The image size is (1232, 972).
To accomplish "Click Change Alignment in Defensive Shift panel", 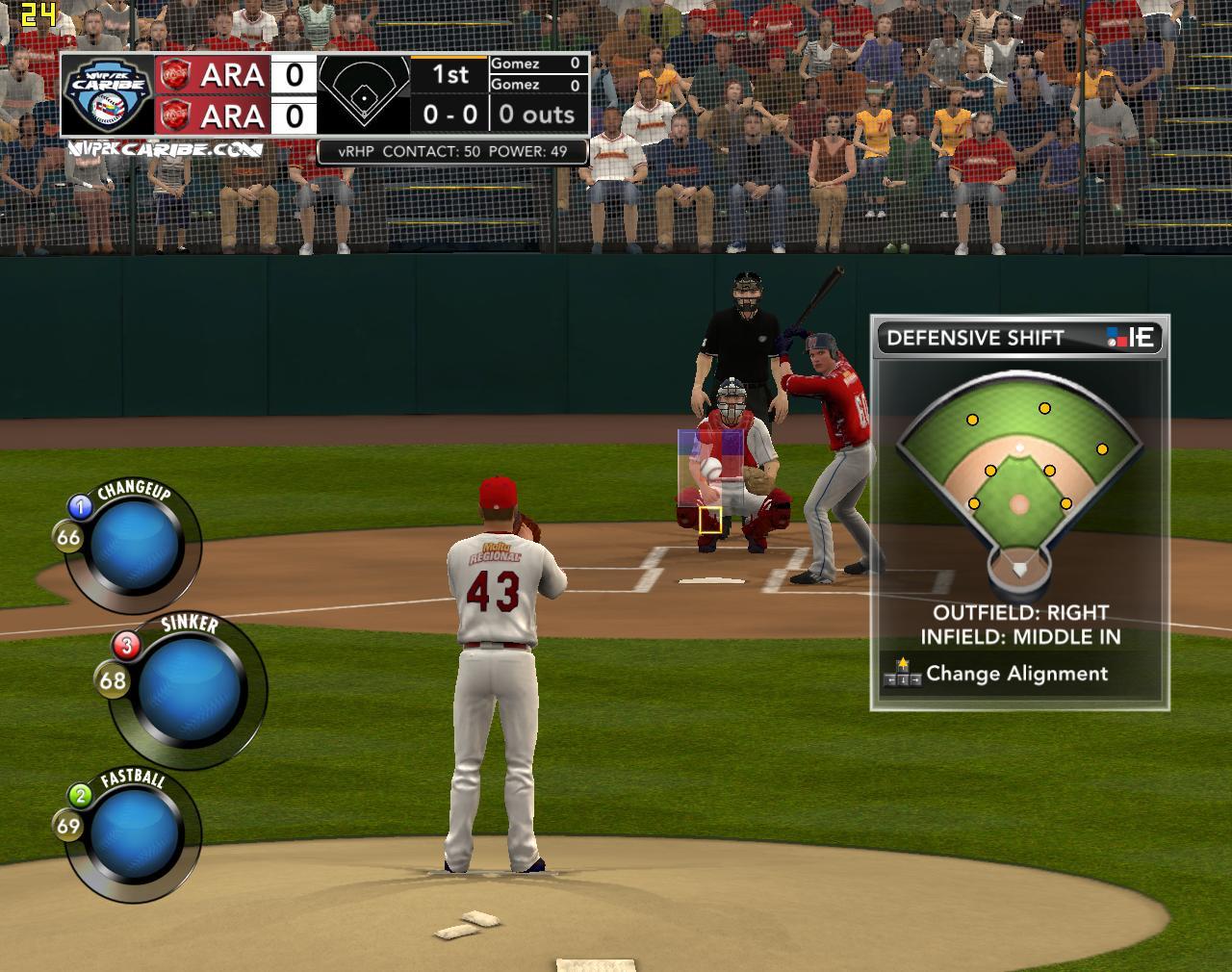I will click(1016, 674).
